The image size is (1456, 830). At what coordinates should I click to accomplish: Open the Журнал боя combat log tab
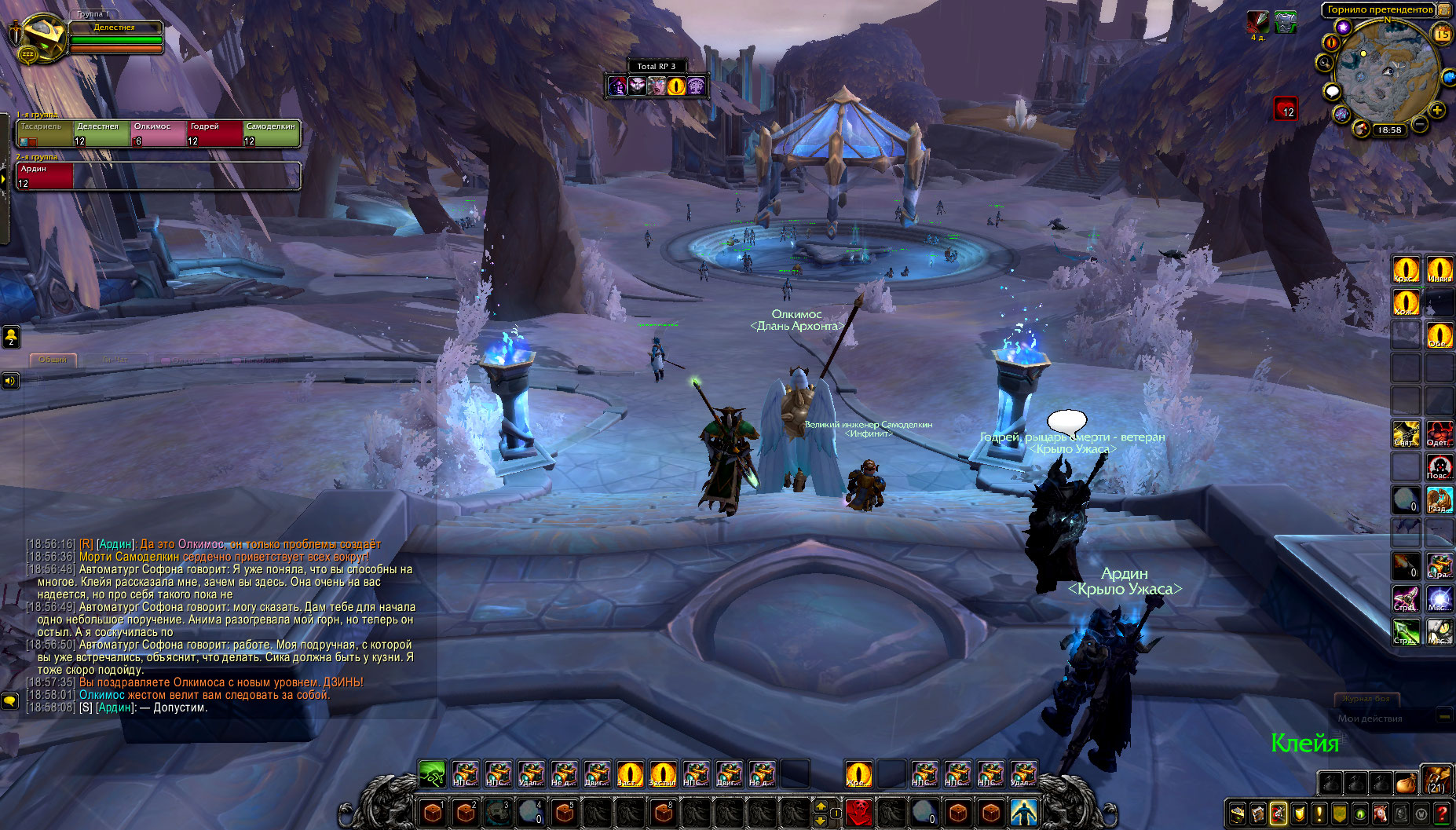[1366, 698]
